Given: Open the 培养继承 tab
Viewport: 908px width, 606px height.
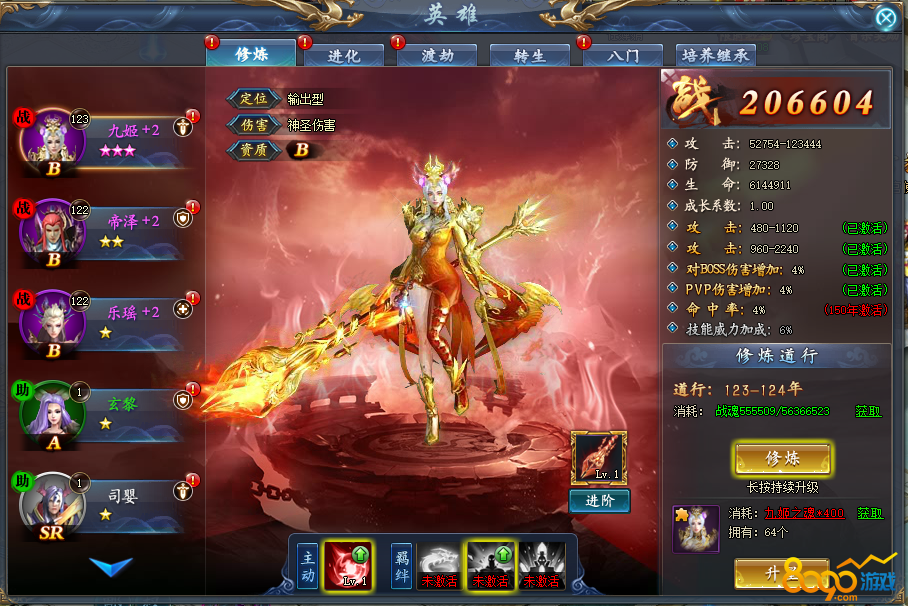Looking at the screenshot, I should pos(715,56).
